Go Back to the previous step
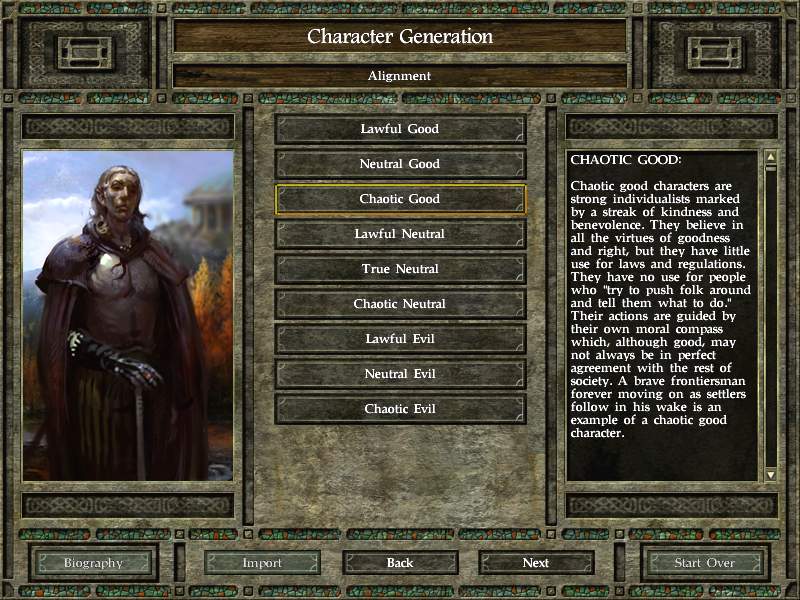800x600 pixels. coord(400,563)
